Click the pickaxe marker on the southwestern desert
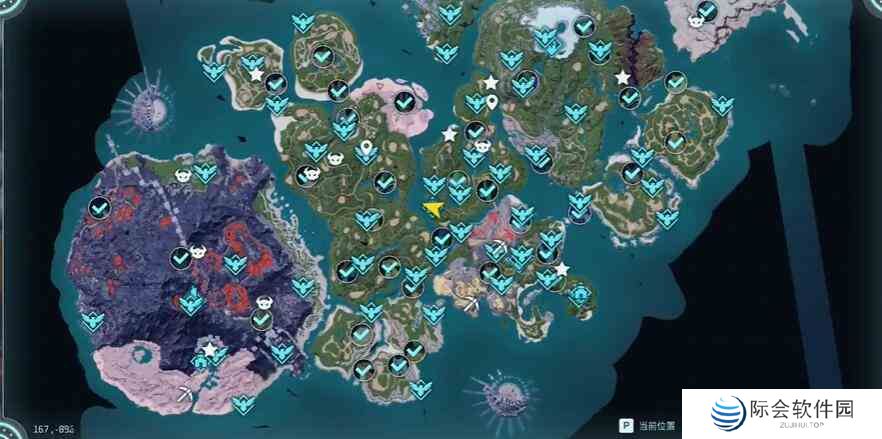Image resolution: width=882 pixels, height=439 pixels. 186,393
